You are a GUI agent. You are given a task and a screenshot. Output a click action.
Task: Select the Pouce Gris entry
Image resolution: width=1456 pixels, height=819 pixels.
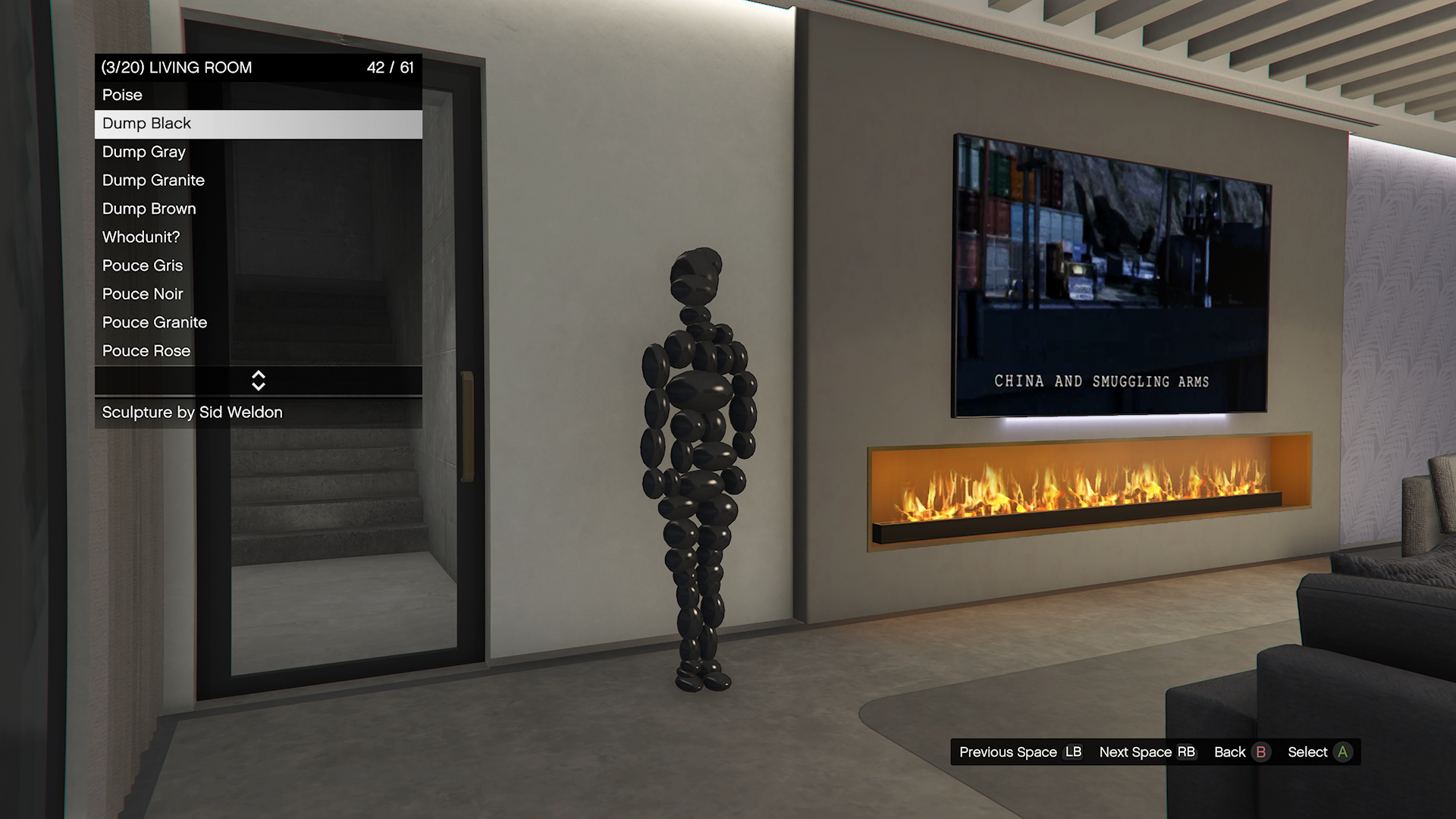[x=258, y=266]
